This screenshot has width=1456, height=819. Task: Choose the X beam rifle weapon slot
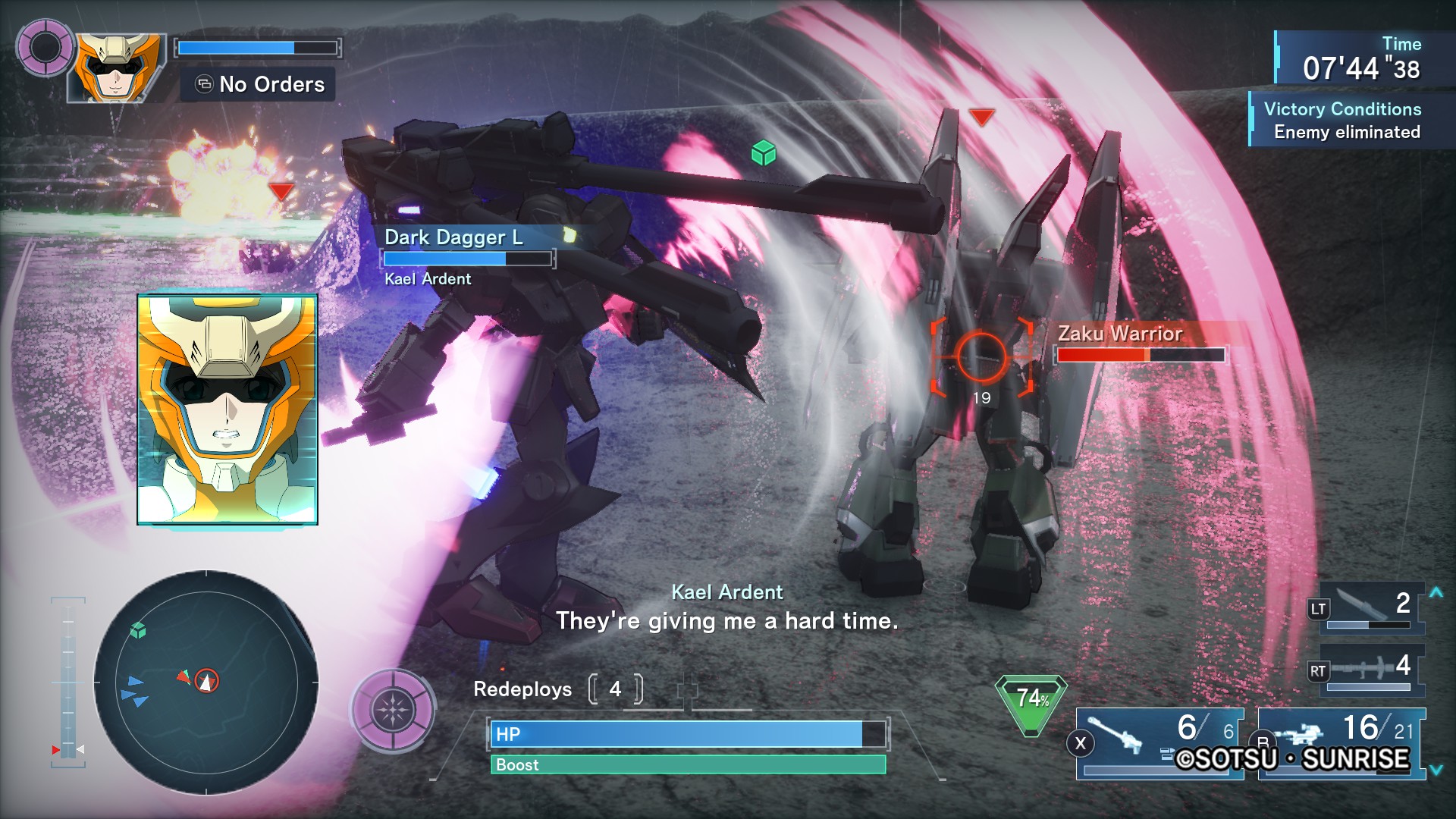click(x=1160, y=742)
